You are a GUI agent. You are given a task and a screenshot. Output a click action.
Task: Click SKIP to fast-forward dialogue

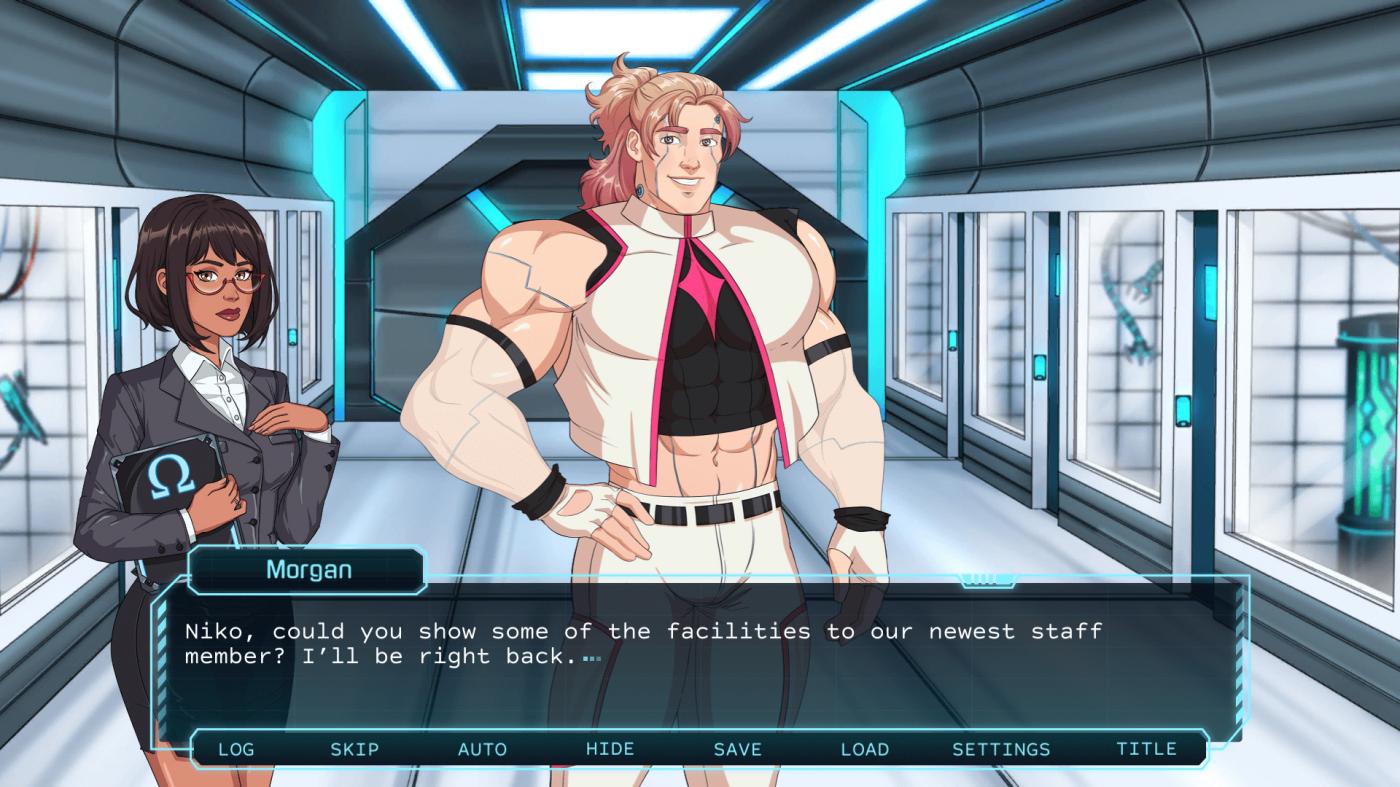(355, 749)
